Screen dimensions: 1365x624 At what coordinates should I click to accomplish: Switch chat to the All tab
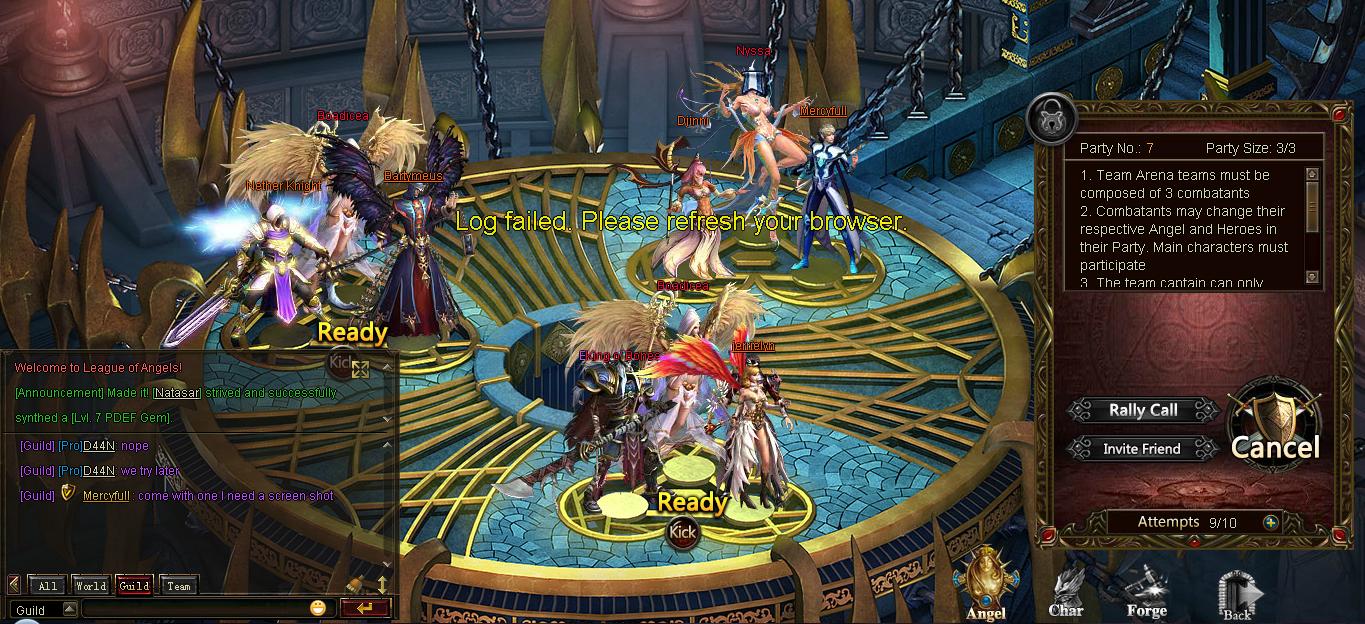(x=48, y=586)
